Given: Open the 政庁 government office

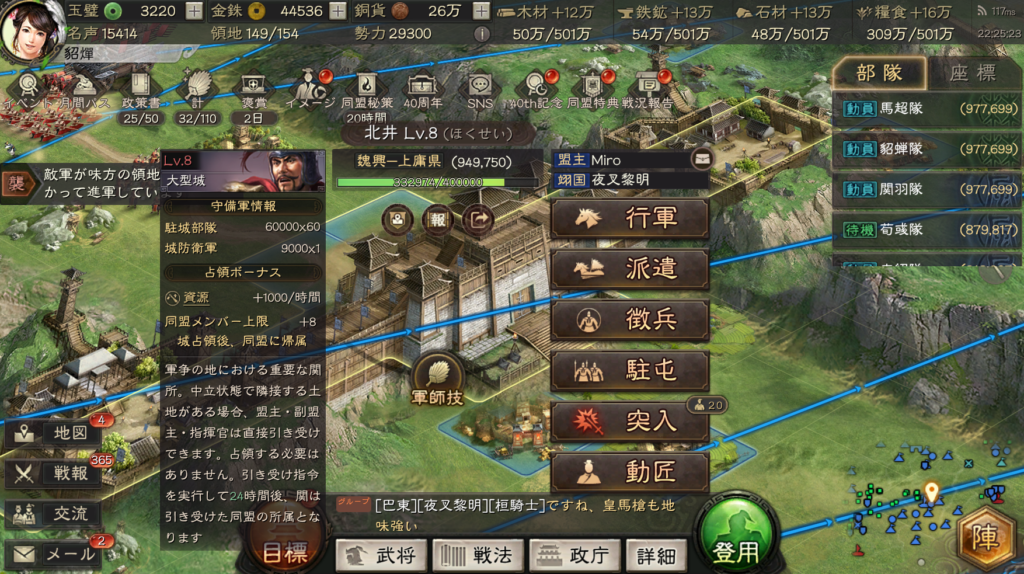Looking at the screenshot, I should 574,554.
